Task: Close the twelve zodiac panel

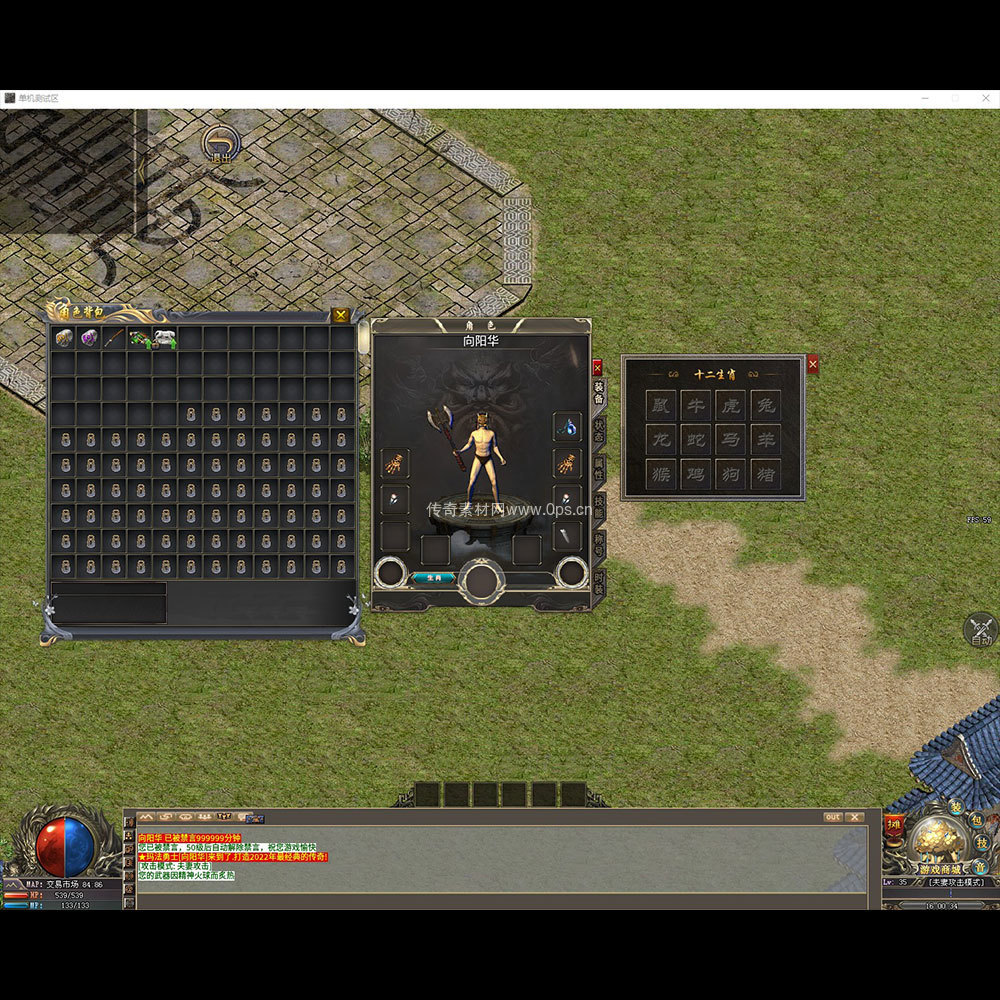Action: click(812, 365)
